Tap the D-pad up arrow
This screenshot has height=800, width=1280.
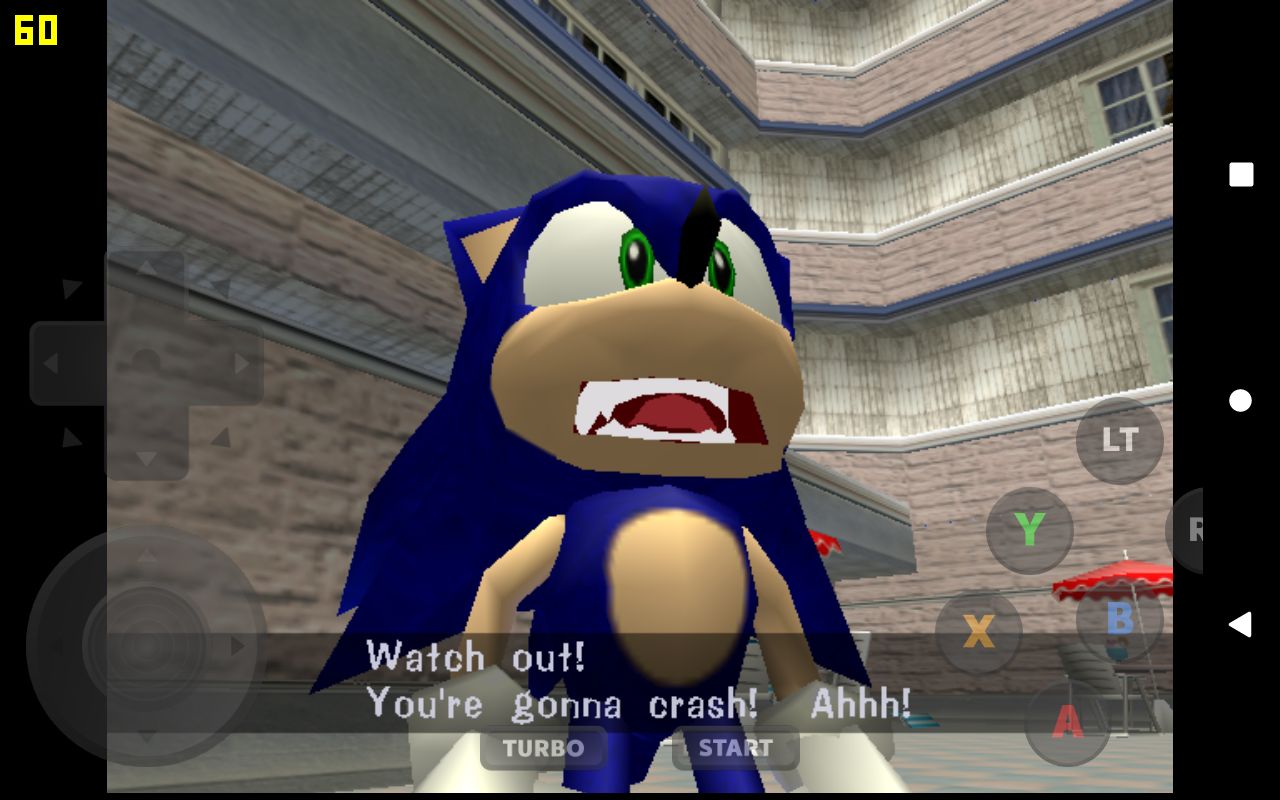[146, 269]
